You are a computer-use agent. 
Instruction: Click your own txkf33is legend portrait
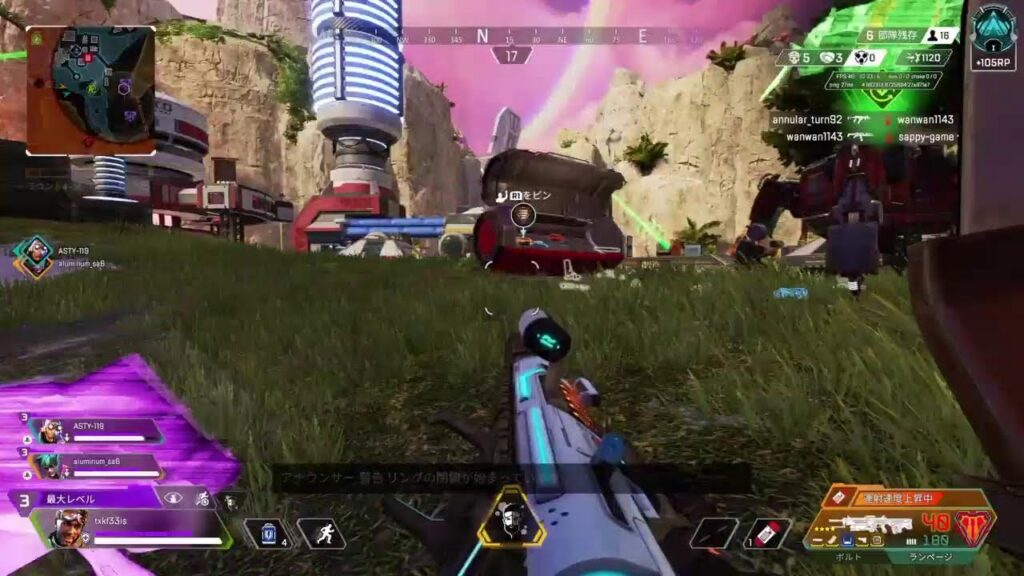(68, 528)
